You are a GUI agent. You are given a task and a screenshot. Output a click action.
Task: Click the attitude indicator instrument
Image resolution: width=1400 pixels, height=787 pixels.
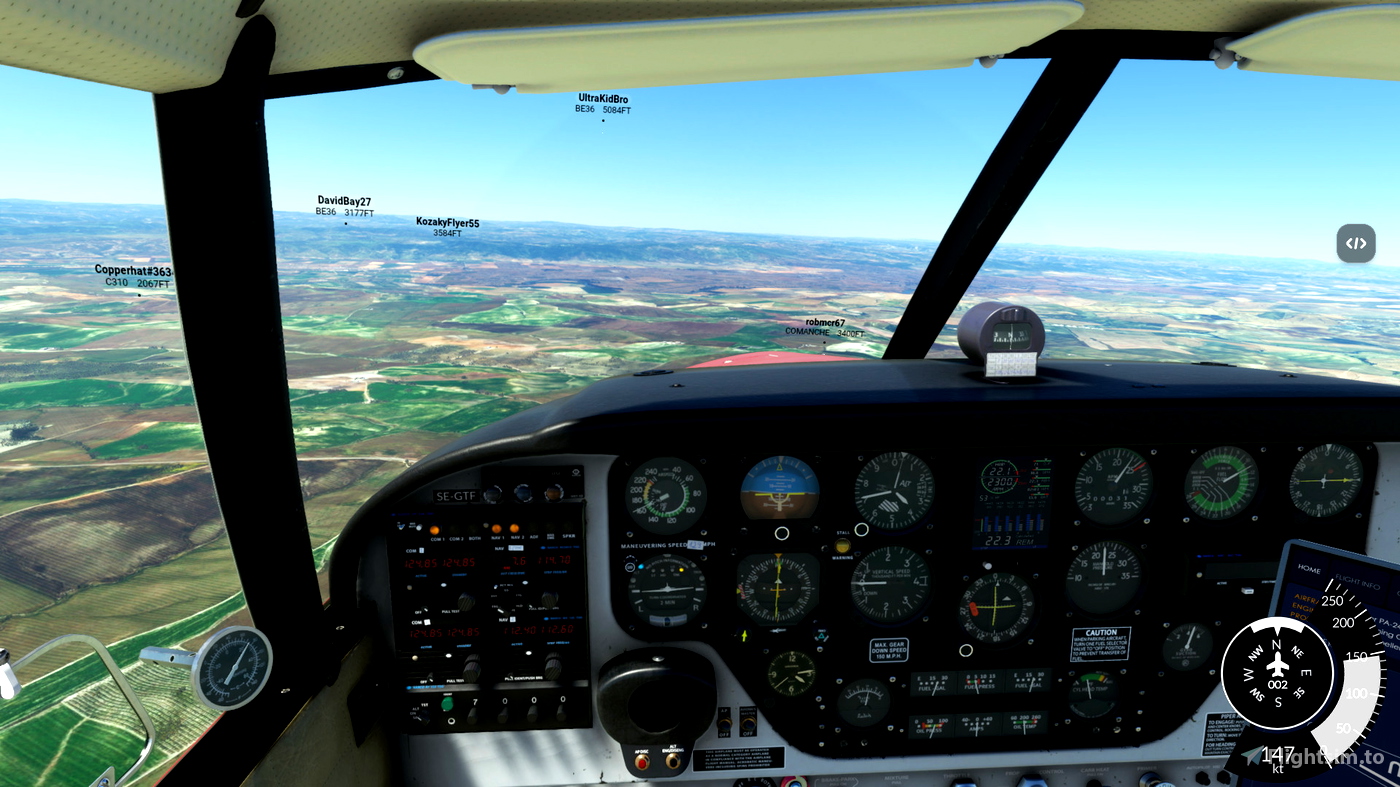pyautogui.click(x=780, y=488)
